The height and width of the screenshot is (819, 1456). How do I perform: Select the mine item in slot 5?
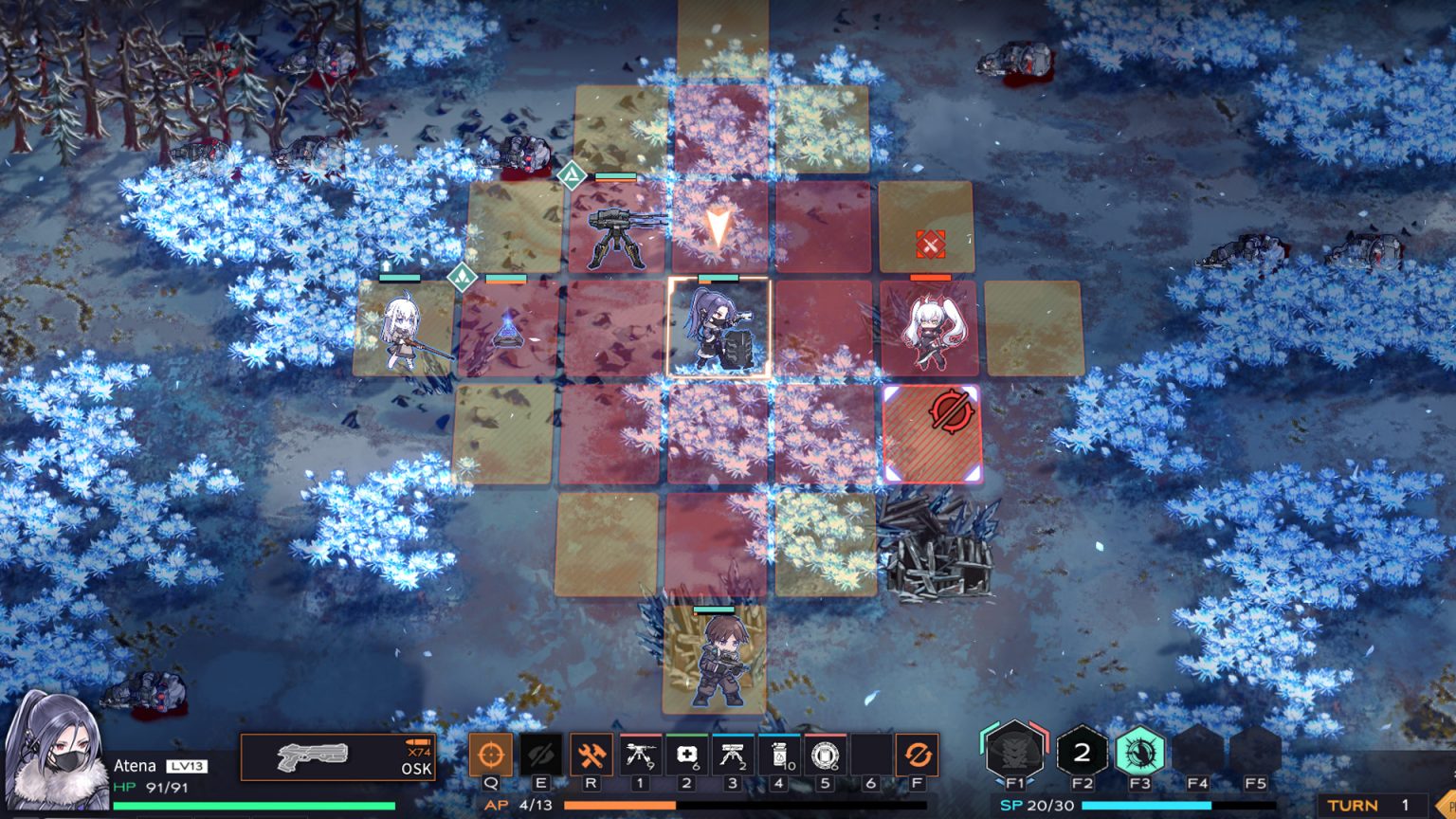(x=823, y=754)
